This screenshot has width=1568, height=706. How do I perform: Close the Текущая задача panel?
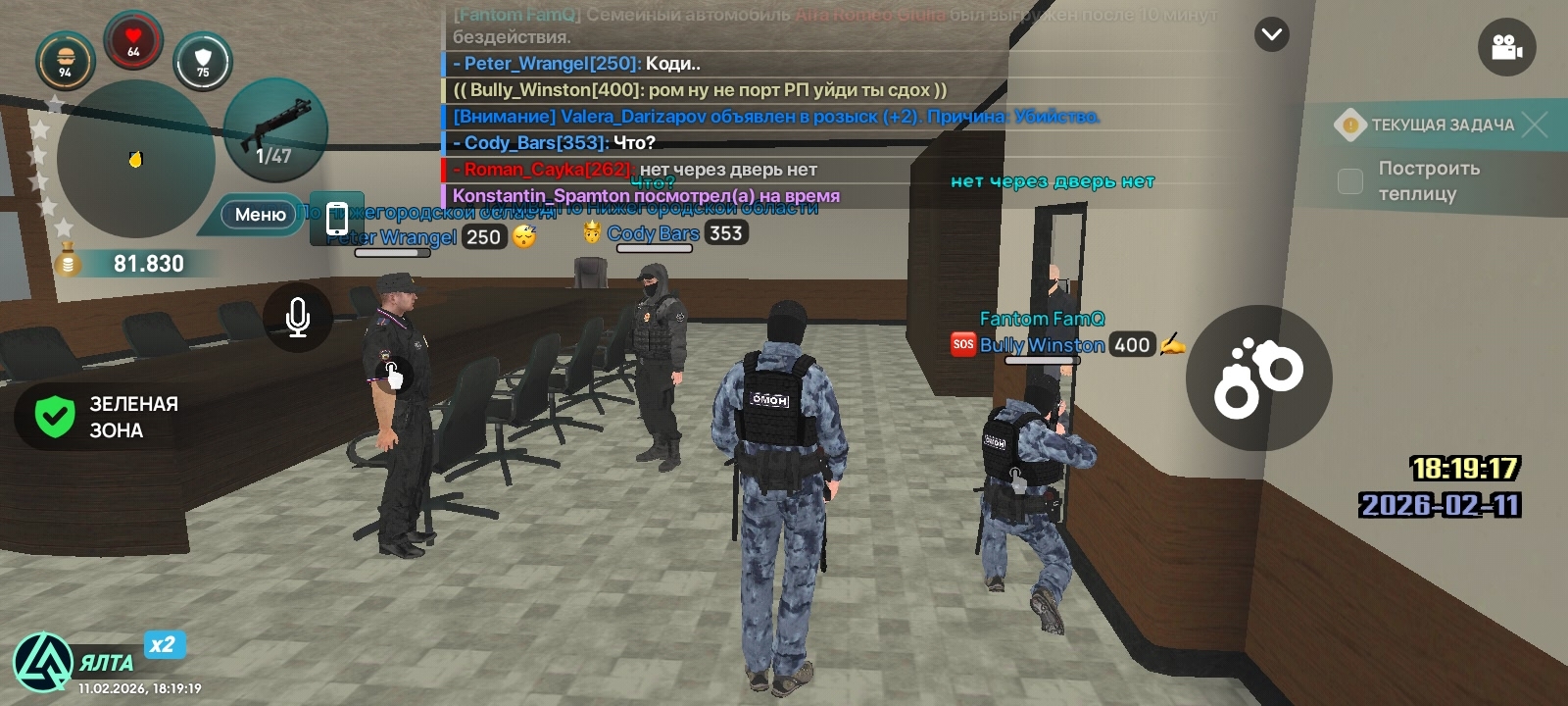coord(1536,125)
